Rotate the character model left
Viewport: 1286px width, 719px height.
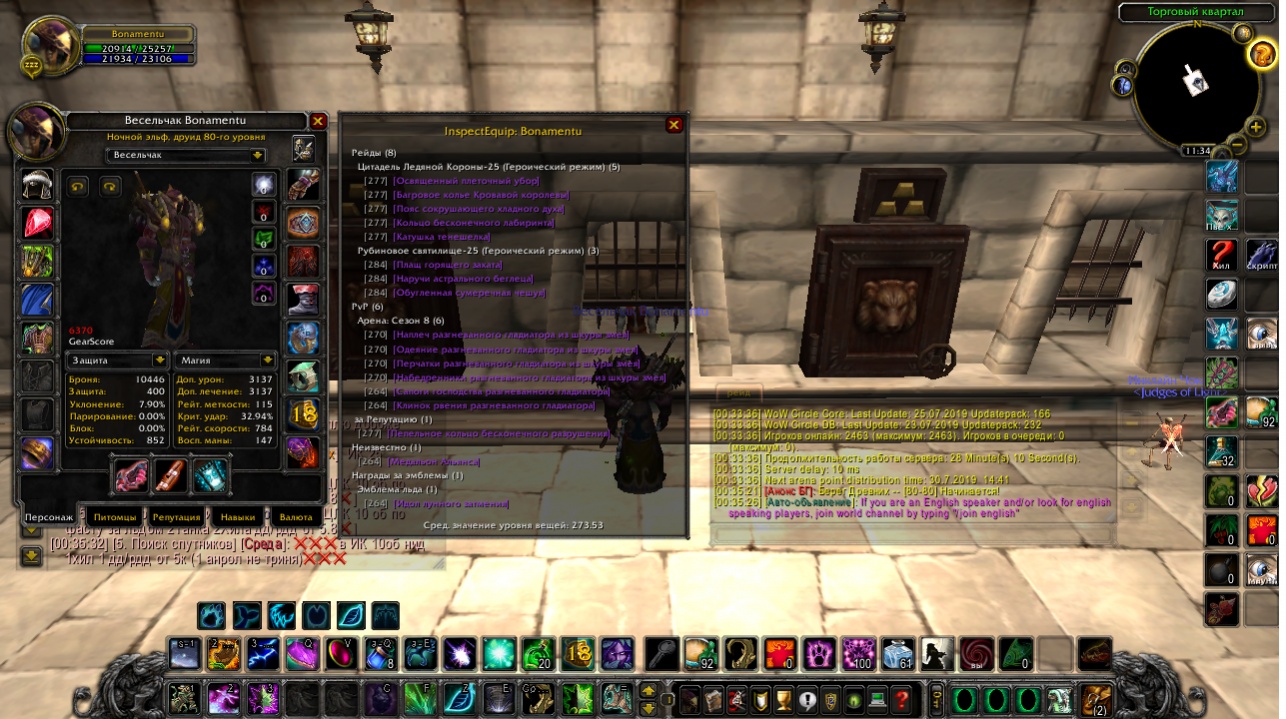tap(78, 186)
